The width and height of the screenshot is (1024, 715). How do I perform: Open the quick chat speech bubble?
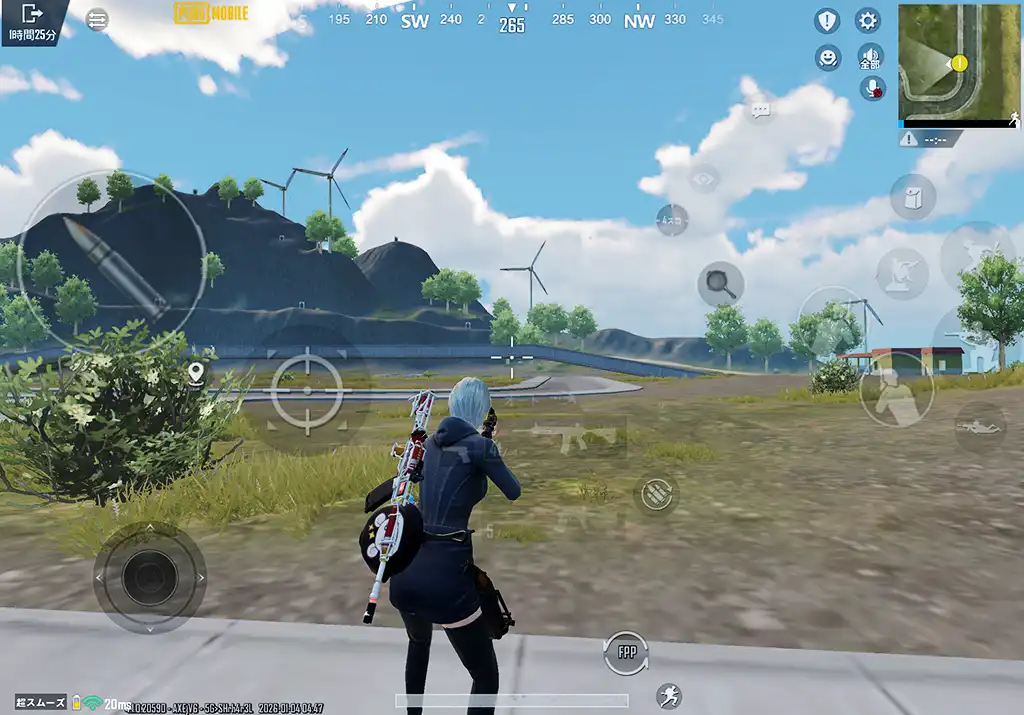[x=761, y=111]
